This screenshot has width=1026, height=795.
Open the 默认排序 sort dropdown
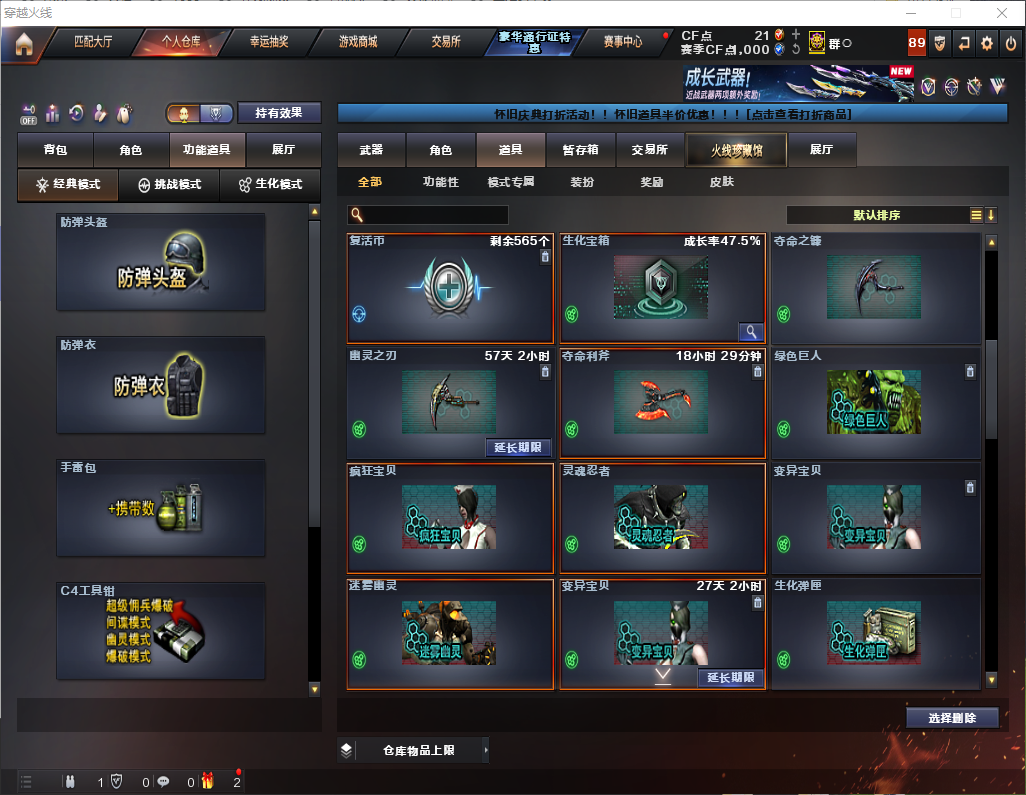877,215
